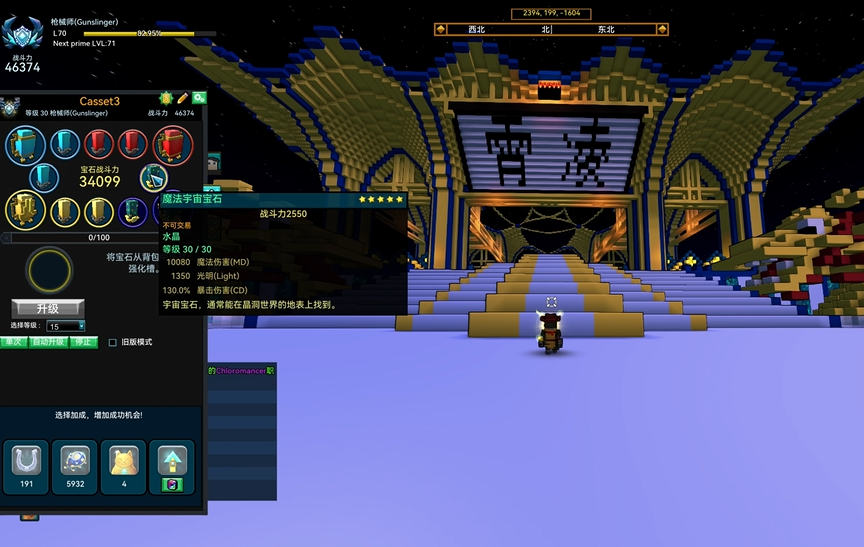Open the 选择等级 level dropdown
The width and height of the screenshot is (864, 547).
[67, 326]
